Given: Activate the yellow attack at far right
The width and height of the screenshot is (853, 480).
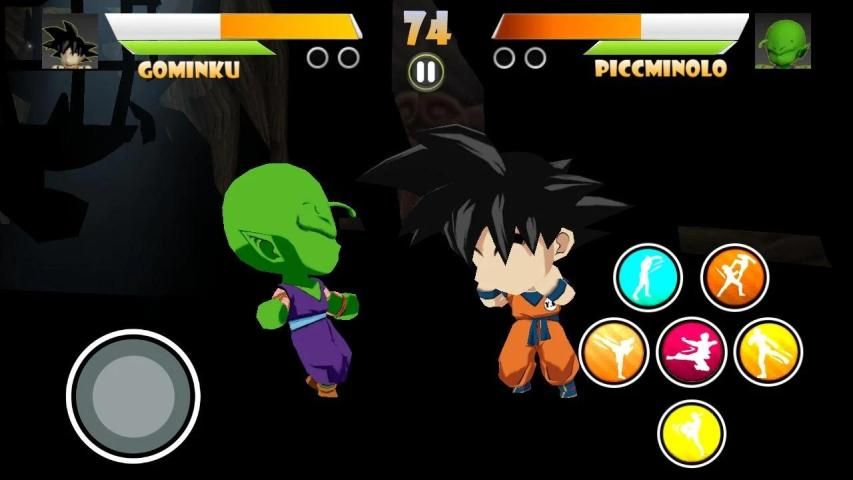Looking at the screenshot, I should click(x=768, y=352).
